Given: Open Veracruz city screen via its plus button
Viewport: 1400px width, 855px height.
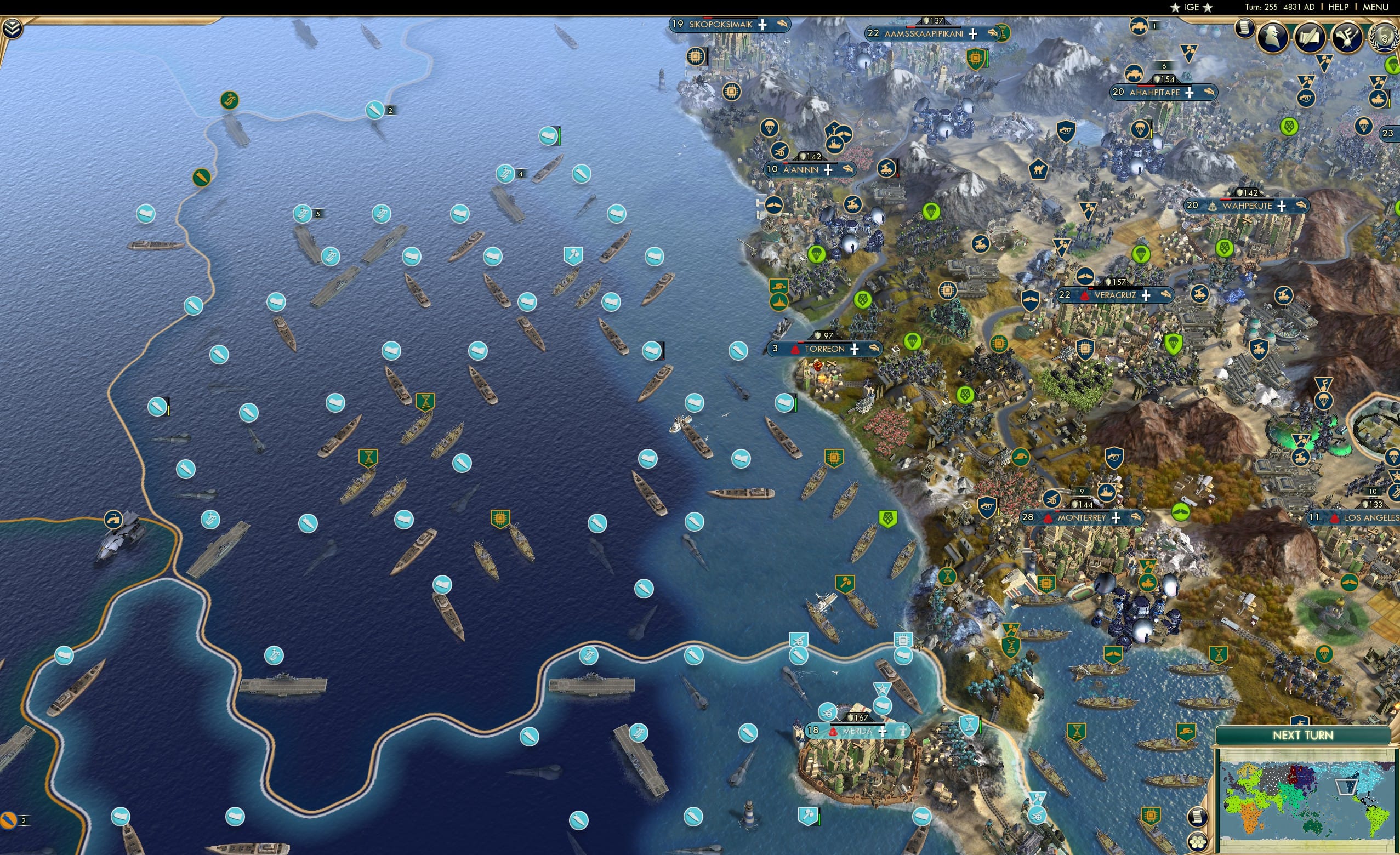Looking at the screenshot, I should click(1146, 297).
